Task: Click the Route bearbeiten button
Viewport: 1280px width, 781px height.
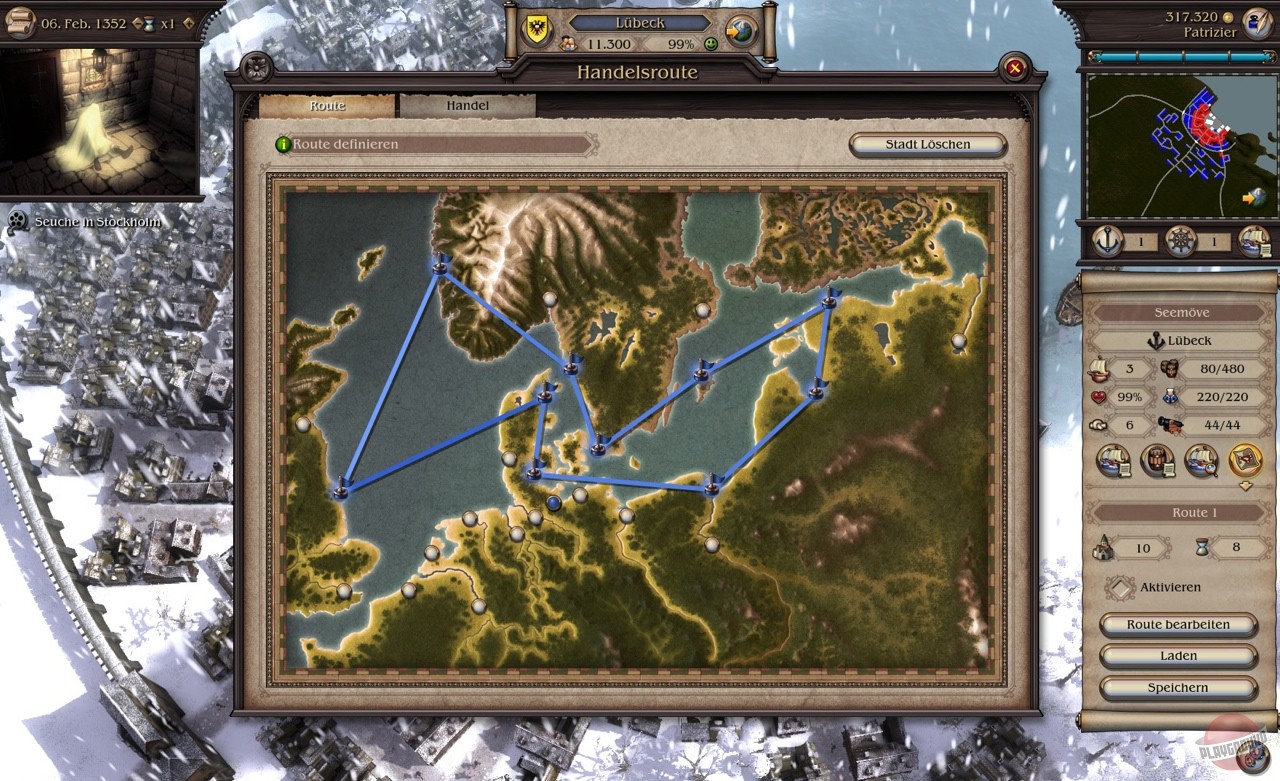Action: [1178, 624]
